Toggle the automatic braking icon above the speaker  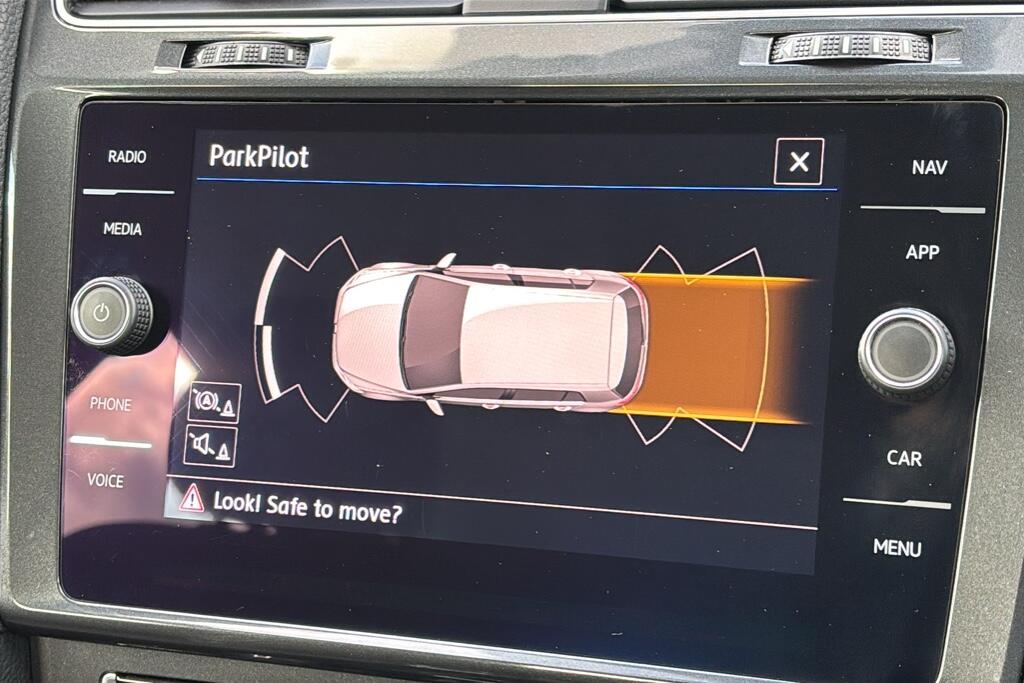coord(214,402)
